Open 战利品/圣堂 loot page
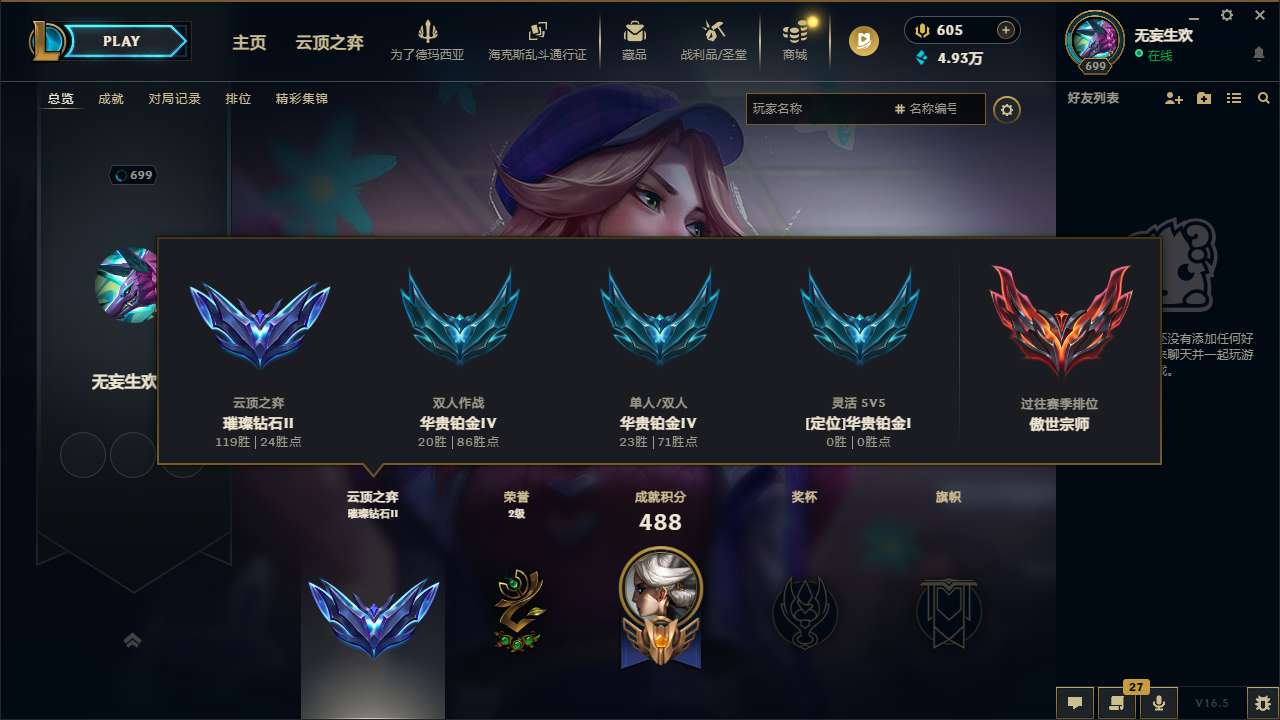This screenshot has height=720, width=1280. coord(713,40)
